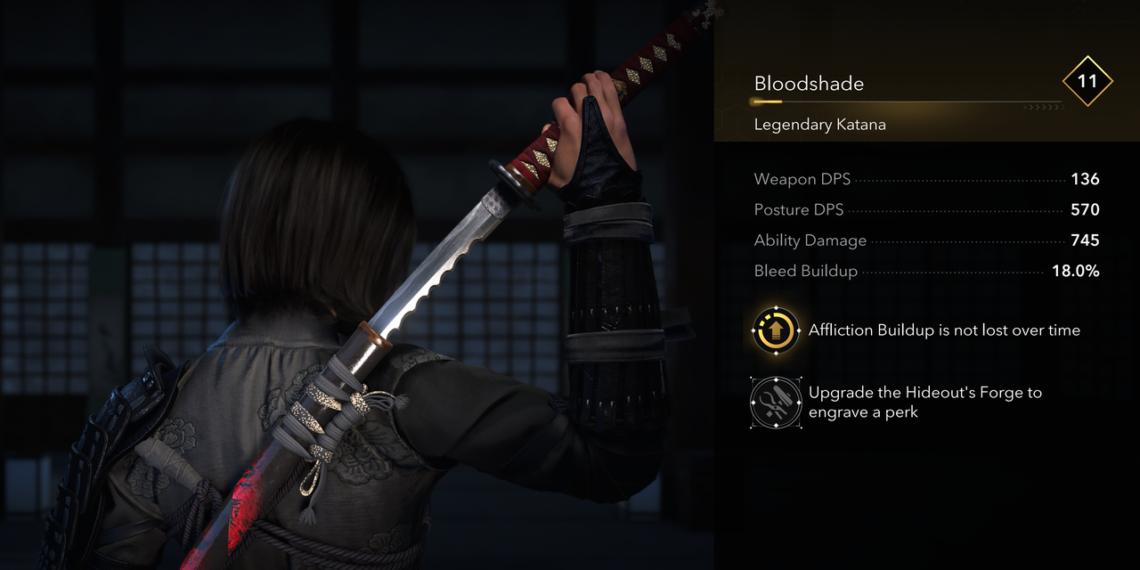Image resolution: width=1140 pixels, height=570 pixels.
Task: Click the forge engraving slot icon
Action: coord(776,402)
